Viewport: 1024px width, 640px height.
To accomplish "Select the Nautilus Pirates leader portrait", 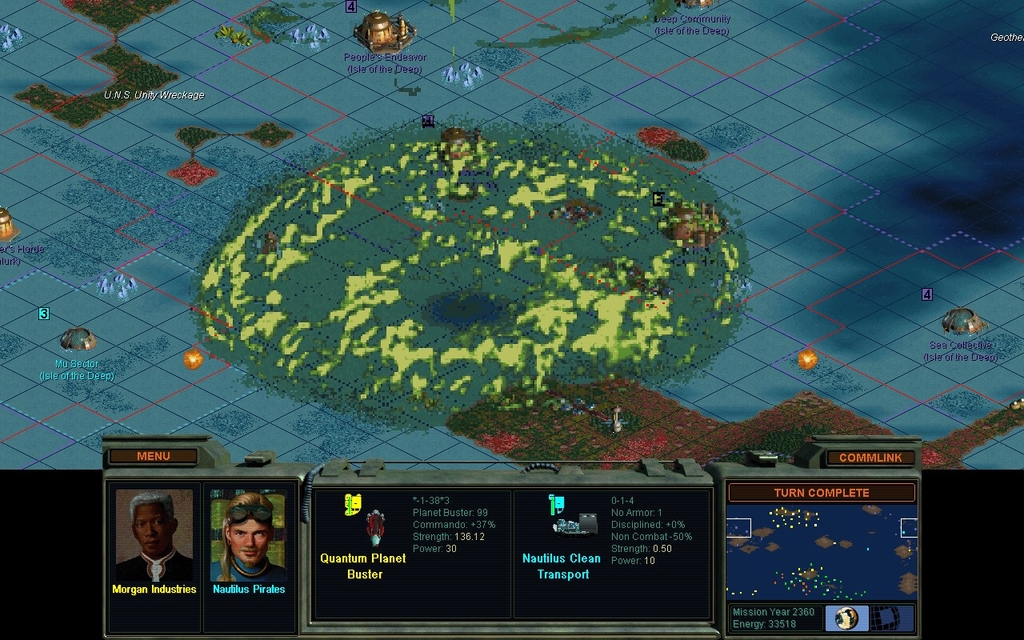I will click(248, 535).
